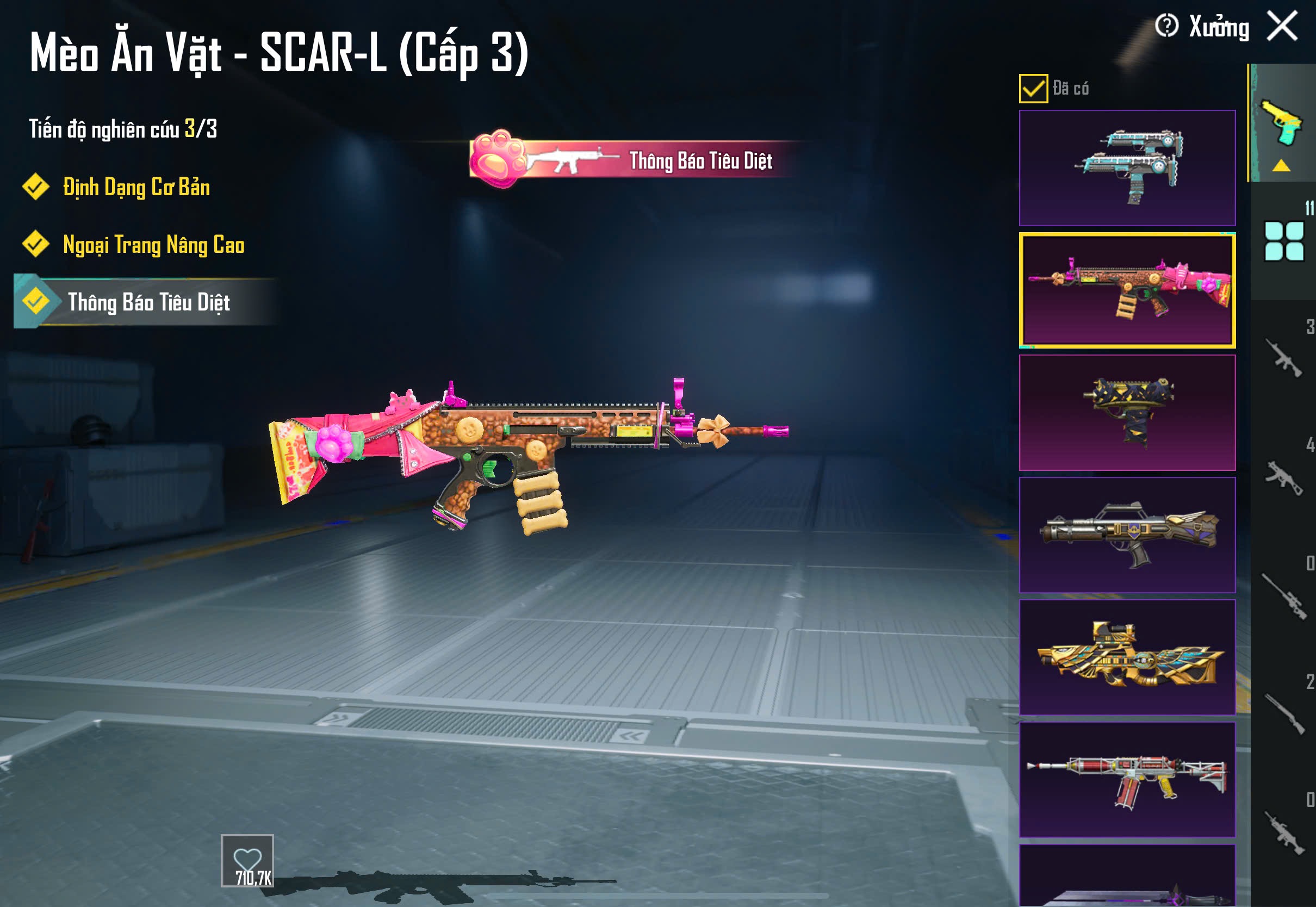
Task: Select the red and white rifle skin
Action: pyautogui.click(x=1127, y=779)
